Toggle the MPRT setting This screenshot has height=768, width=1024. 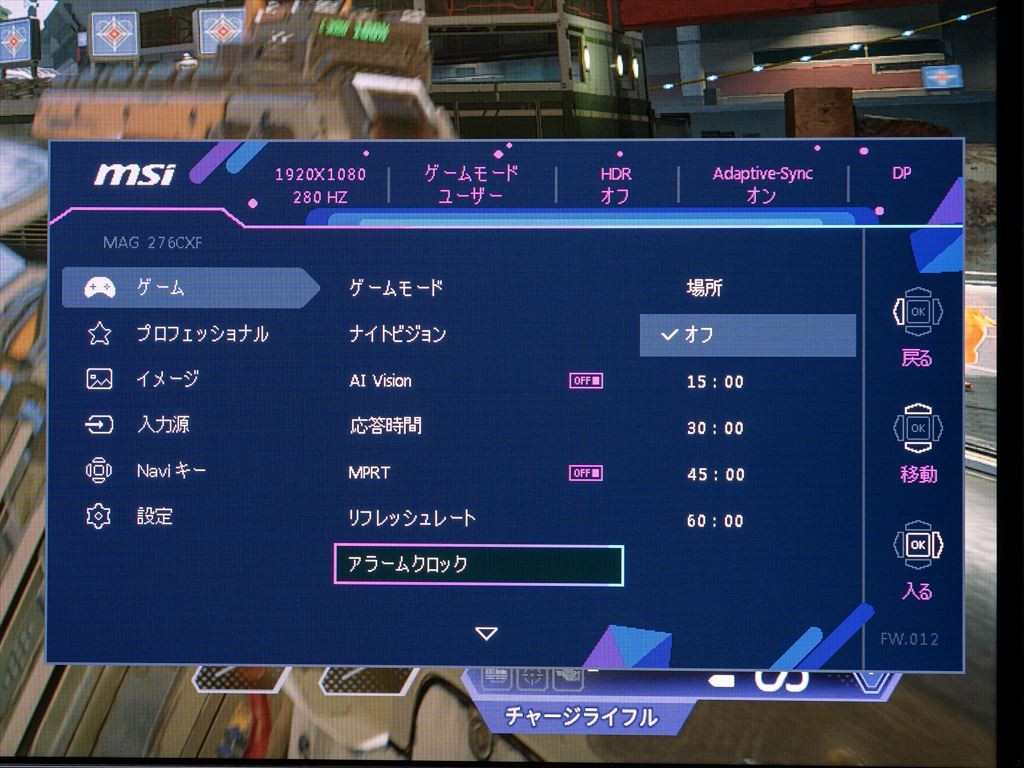click(586, 473)
